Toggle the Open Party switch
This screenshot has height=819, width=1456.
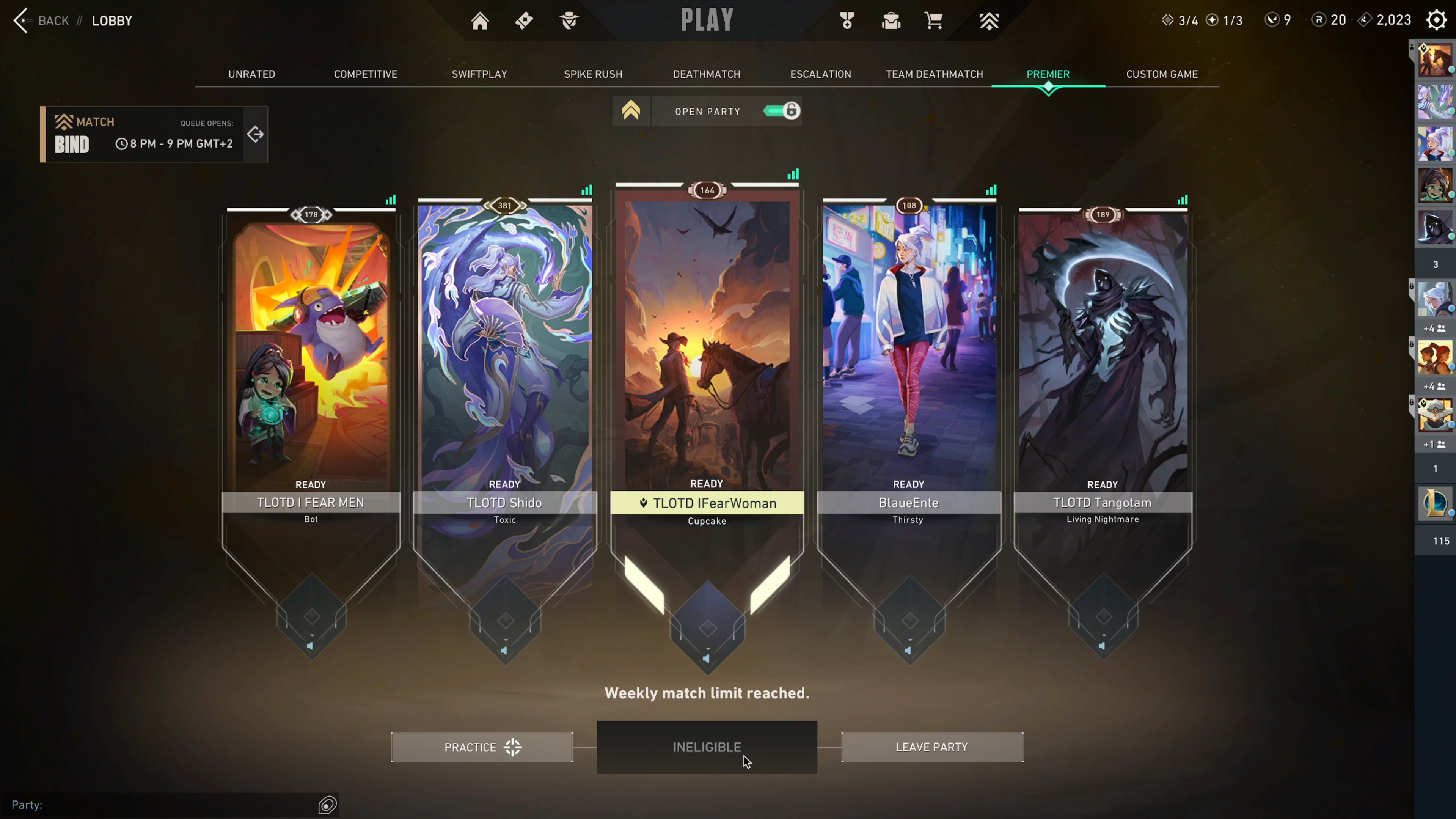pyautogui.click(x=782, y=111)
